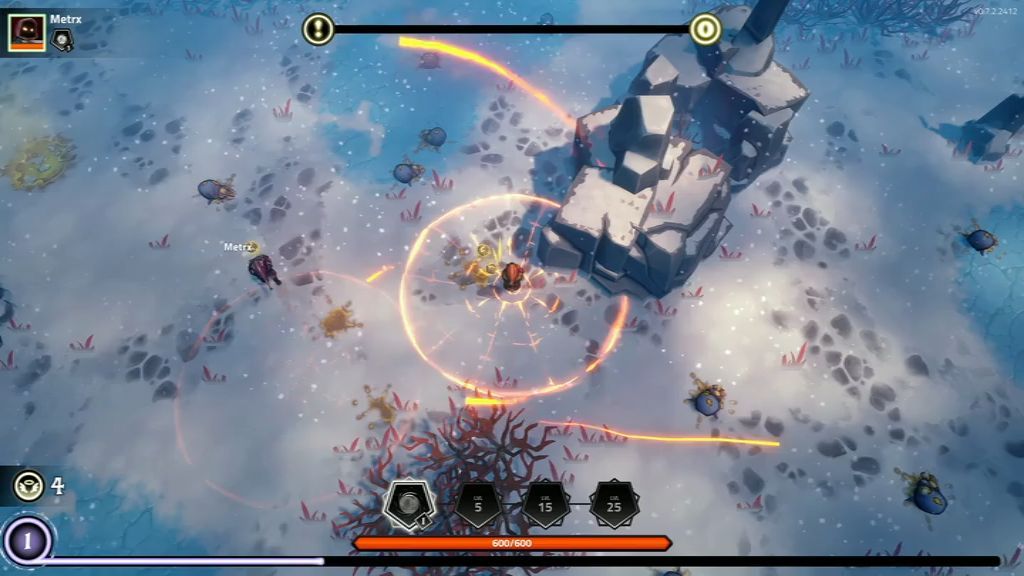Select the locked level 5 ability slot
The image size is (1024, 576).
coord(478,505)
